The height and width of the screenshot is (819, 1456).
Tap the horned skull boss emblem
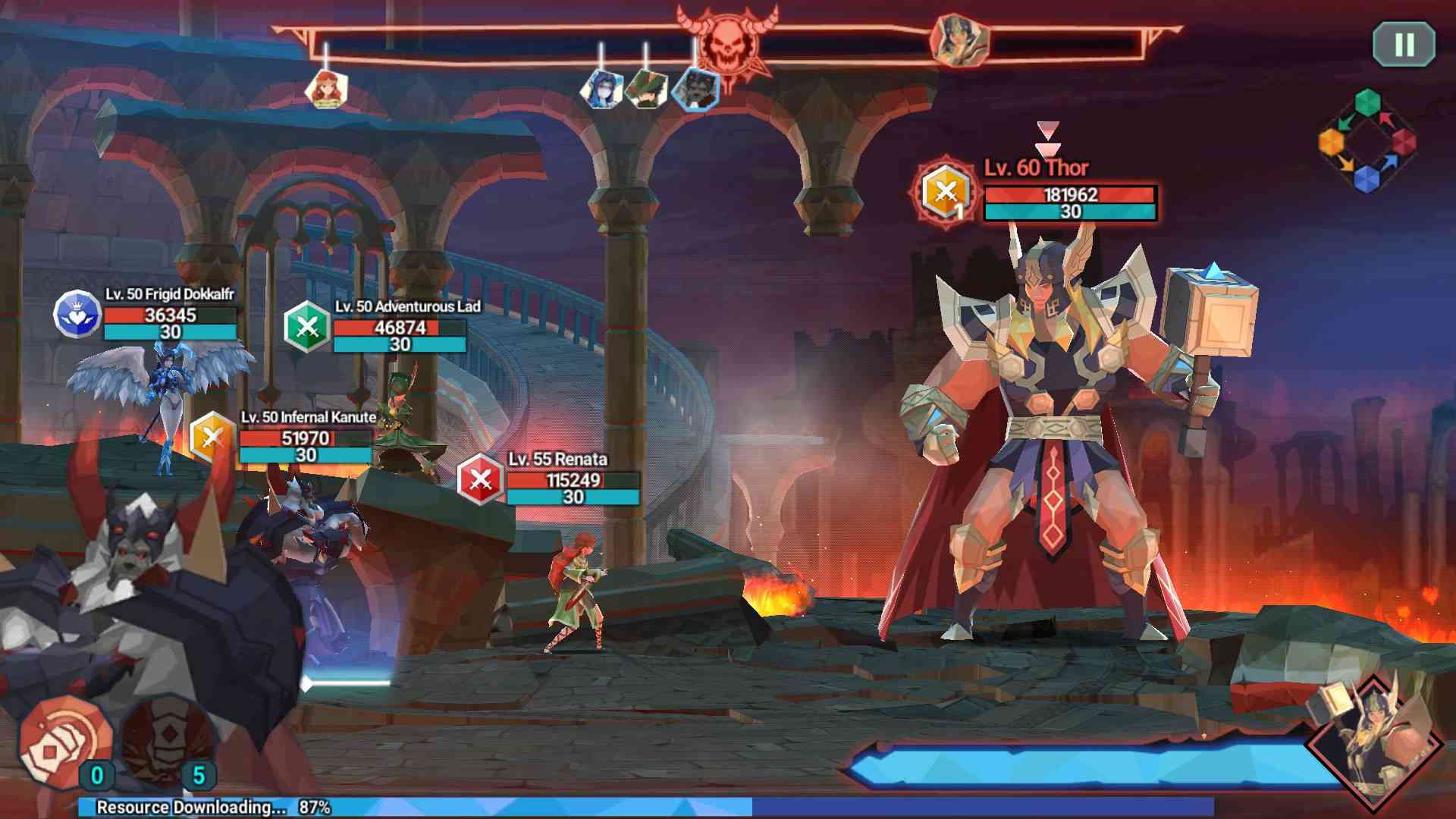[726, 42]
